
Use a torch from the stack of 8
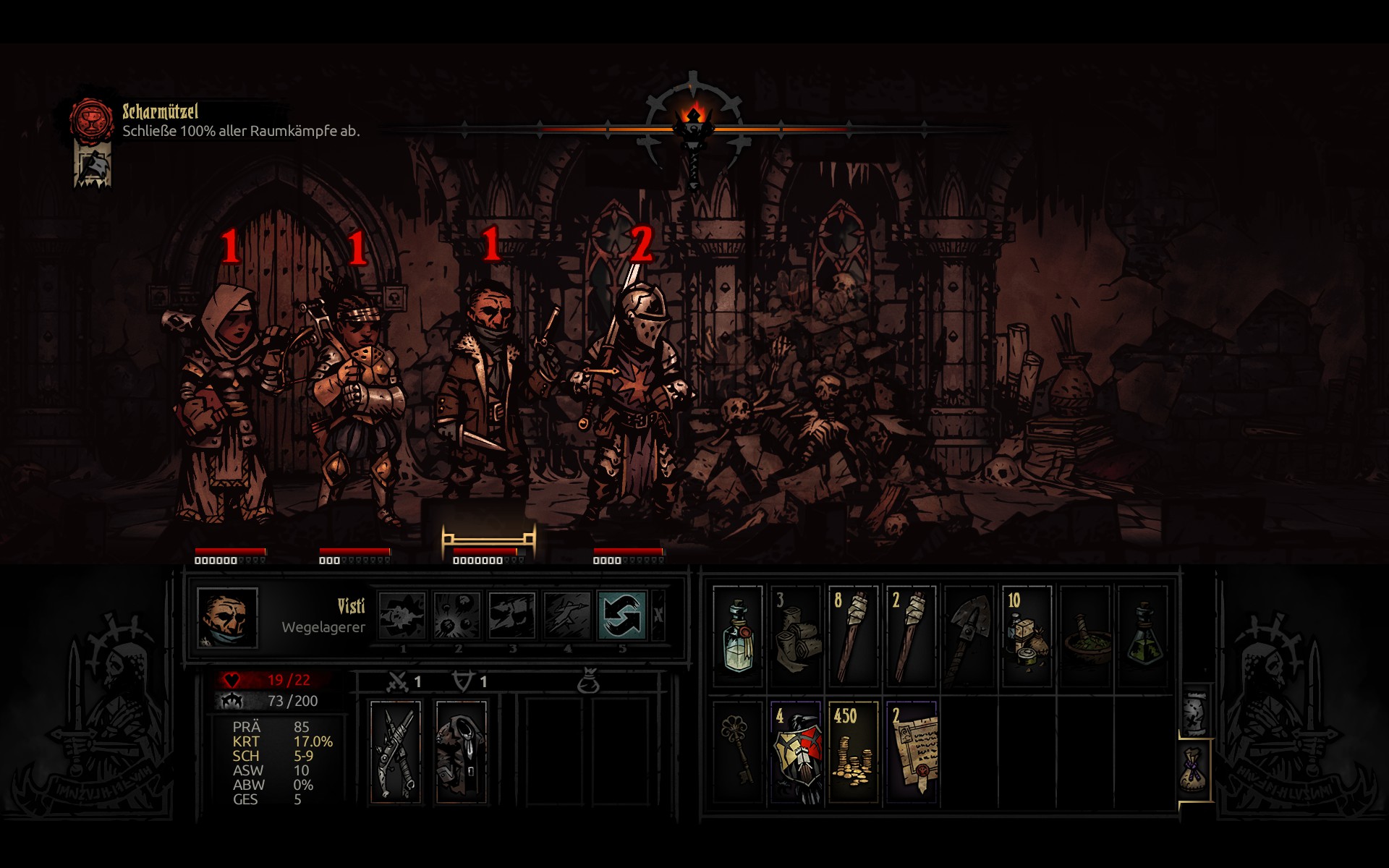[x=854, y=636]
